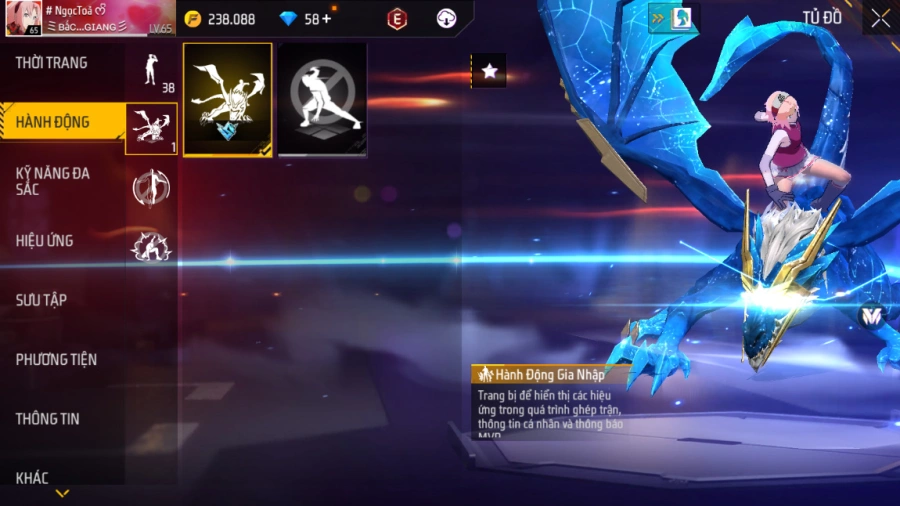Viewport: 900px width, 506px height.
Task: Click the star favorites filter button
Action: pos(488,71)
